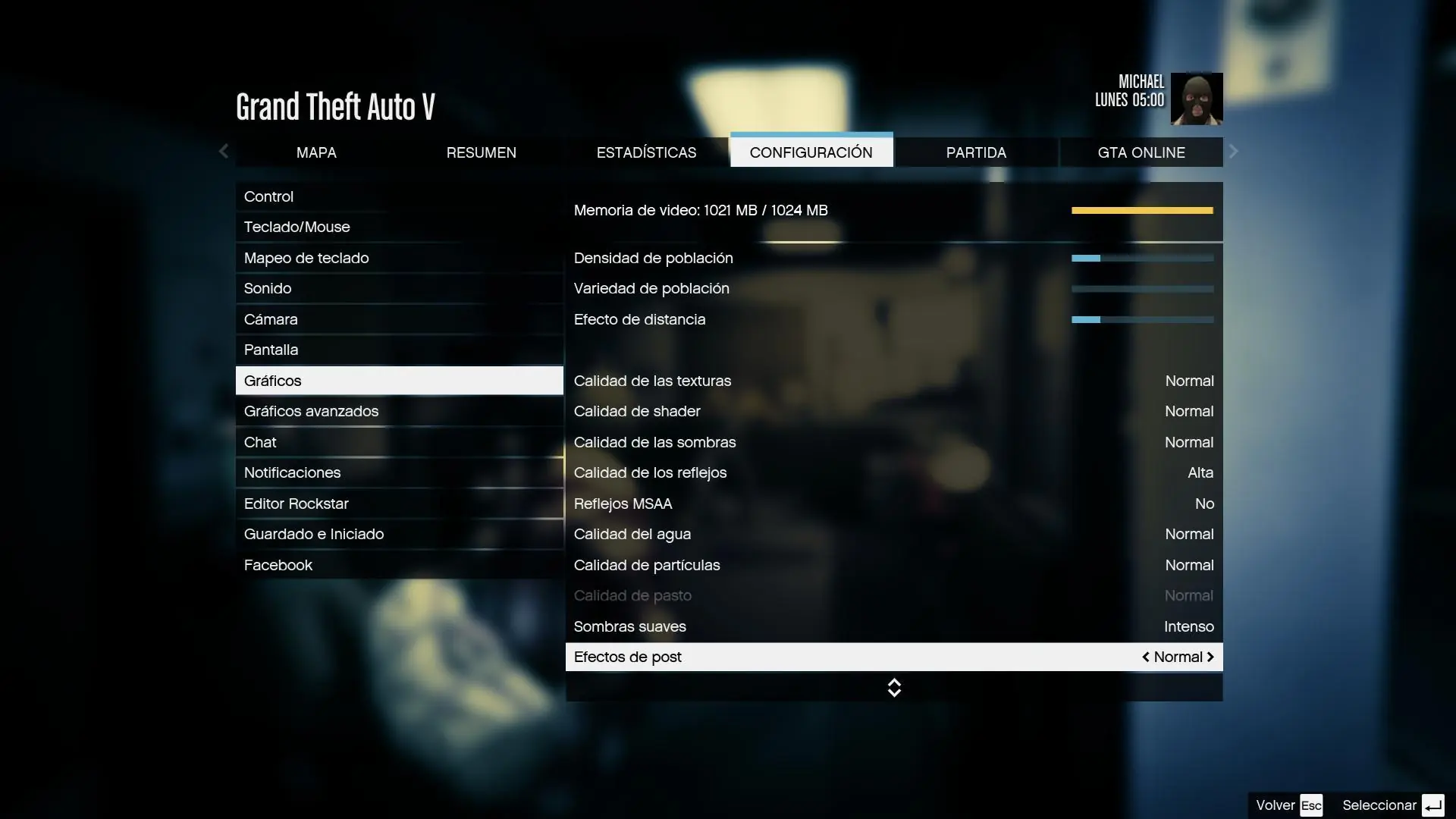The image size is (1456, 819).
Task: Click the left chevron beside MAPA tab
Action: 223,152
